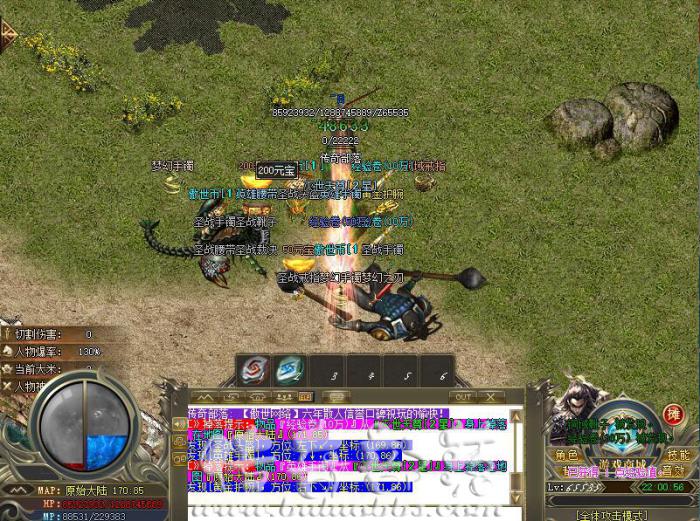Select the empty hotbar slot 6
Image resolution: width=700 pixels, height=521 pixels.
(x=439, y=372)
